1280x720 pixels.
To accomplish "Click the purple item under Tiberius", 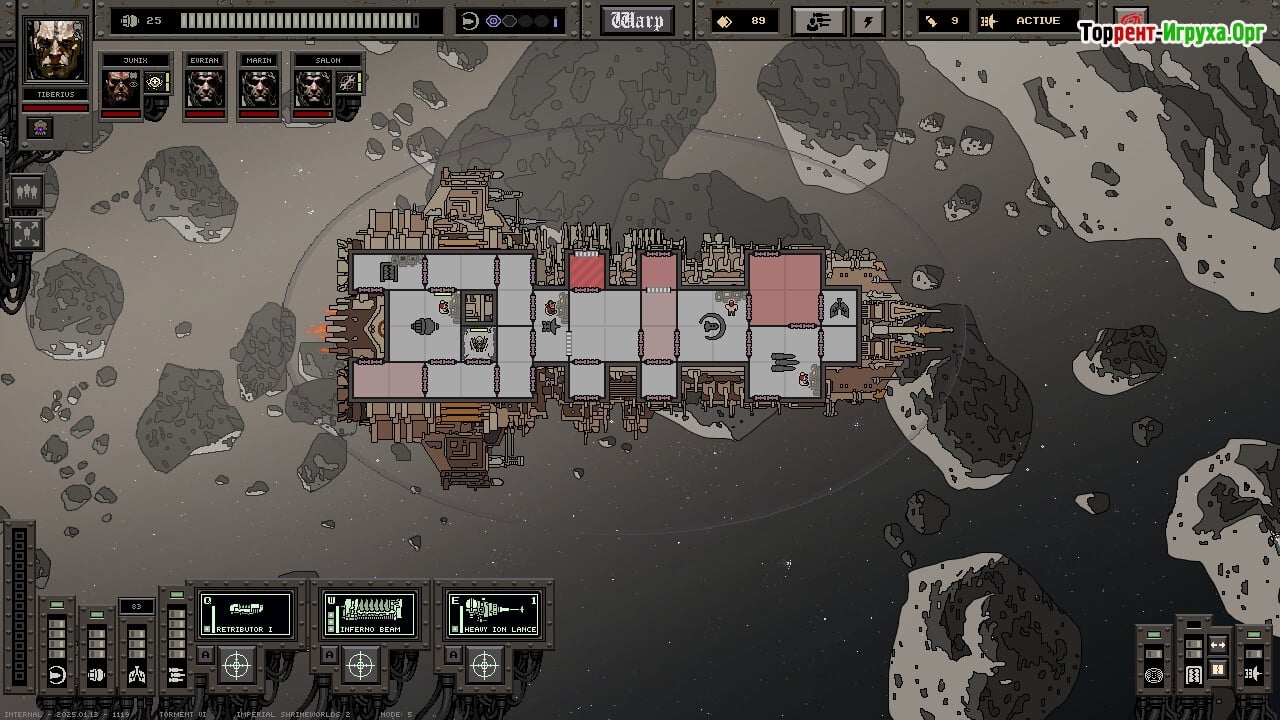I will [x=40, y=127].
